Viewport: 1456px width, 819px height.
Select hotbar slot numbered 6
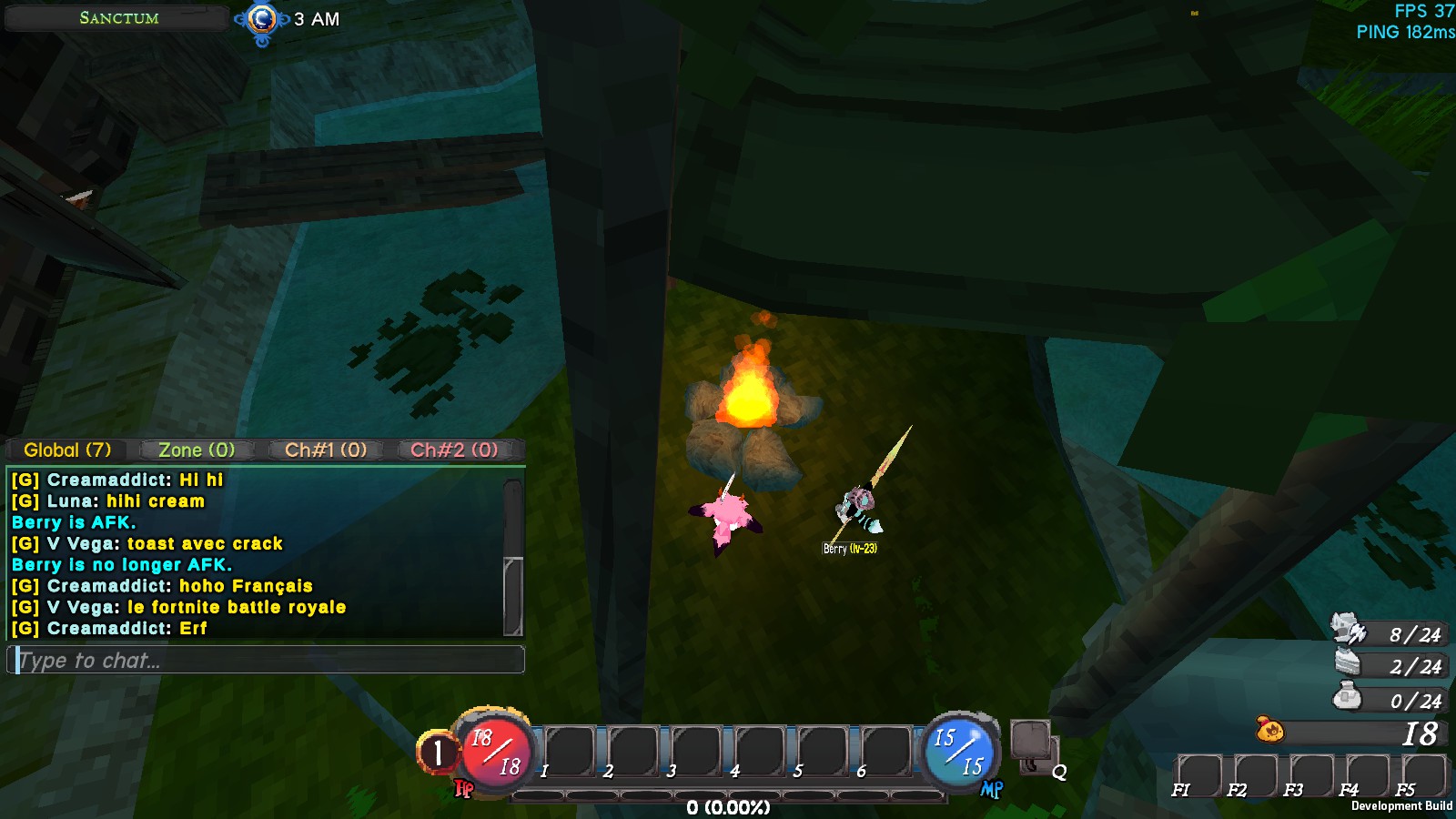[x=886, y=752]
